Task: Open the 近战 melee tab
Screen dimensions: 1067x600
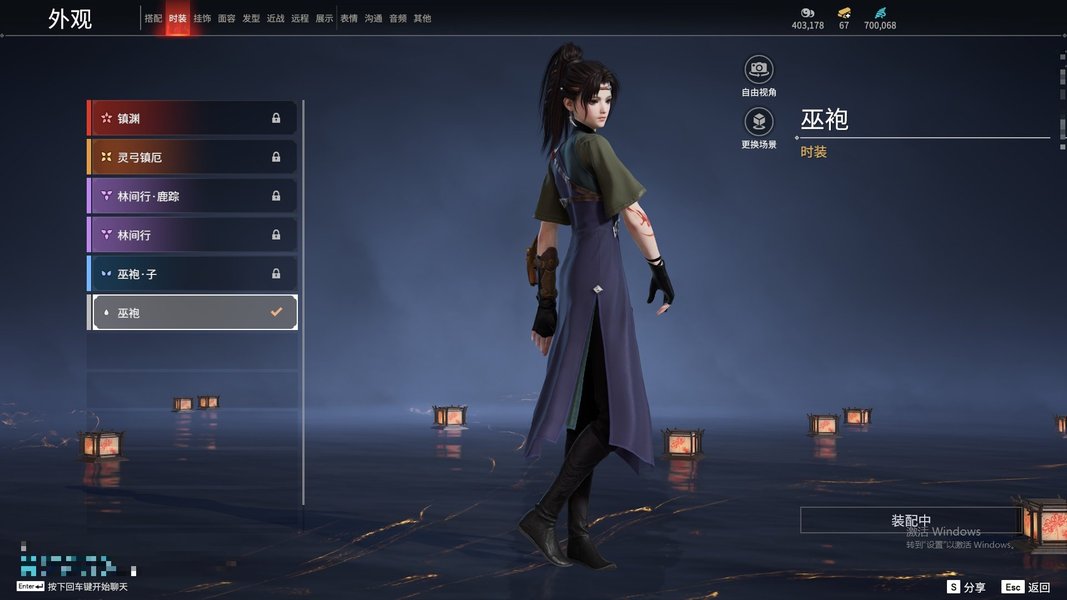Action: click(x=276, y=18)
